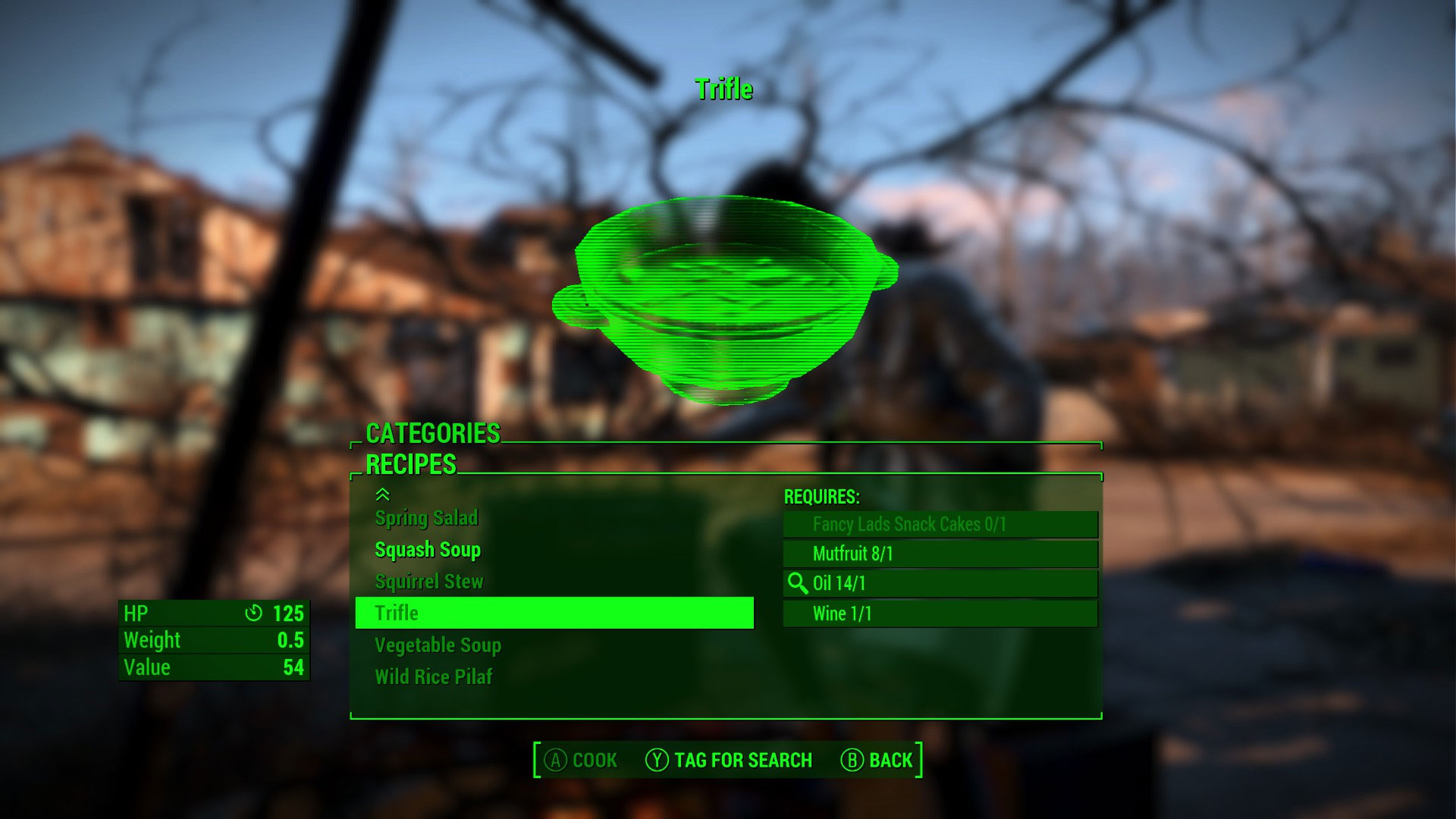This screenshot has height=819, width=1456.
Task: Select Squirrel Stew in the recipe list
Action: pos(428,582)
